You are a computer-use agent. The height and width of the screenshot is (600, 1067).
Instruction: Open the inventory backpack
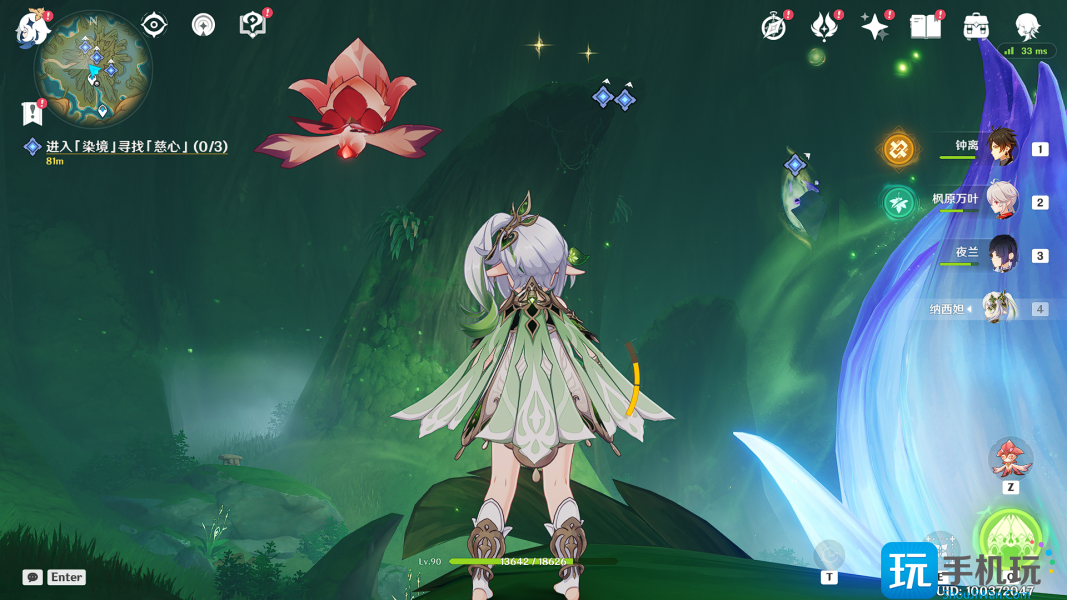(976, 27)
